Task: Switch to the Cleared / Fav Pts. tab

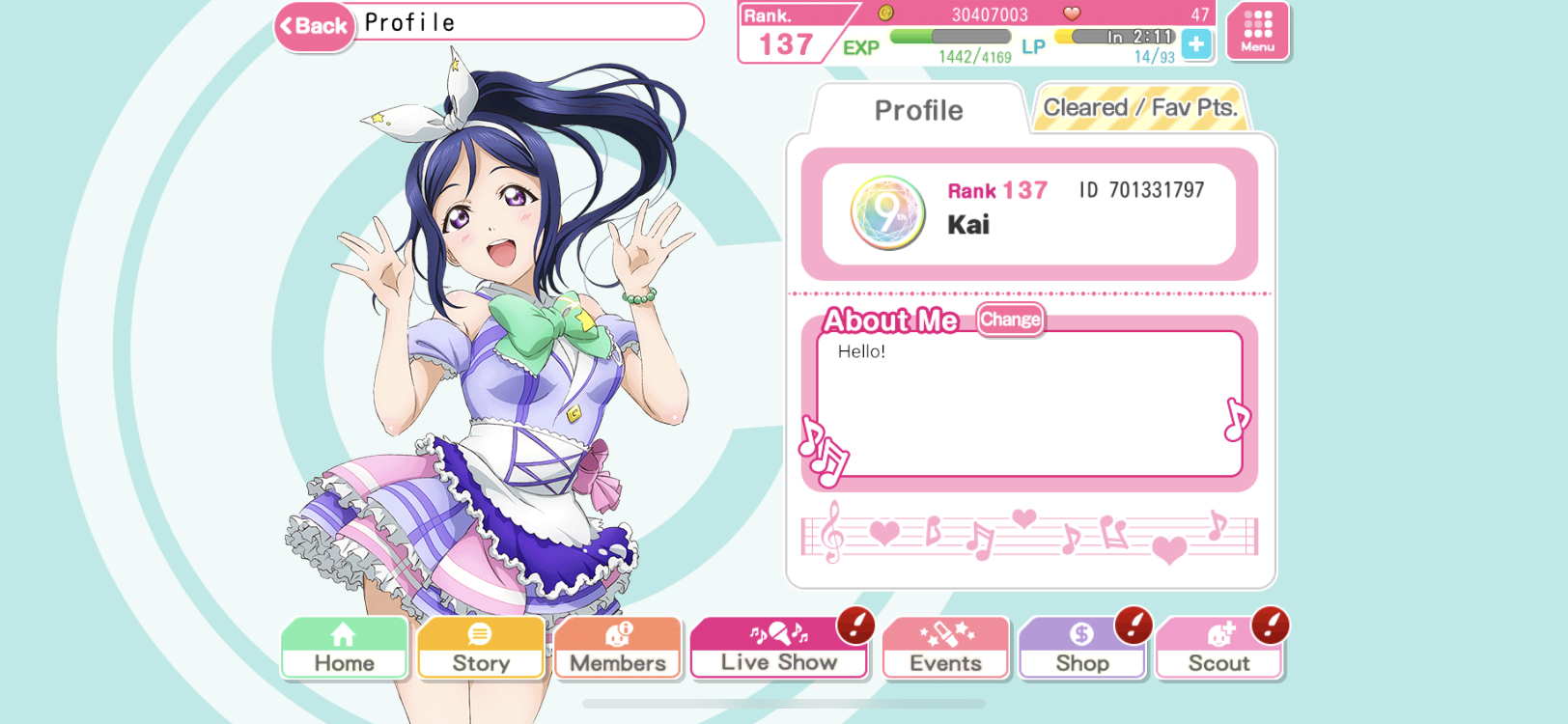Action: [1139, 108]
